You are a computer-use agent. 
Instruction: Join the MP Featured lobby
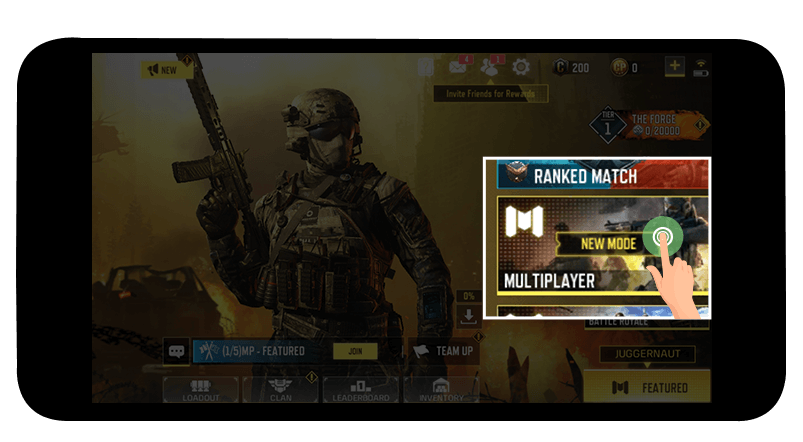[355, 351]
